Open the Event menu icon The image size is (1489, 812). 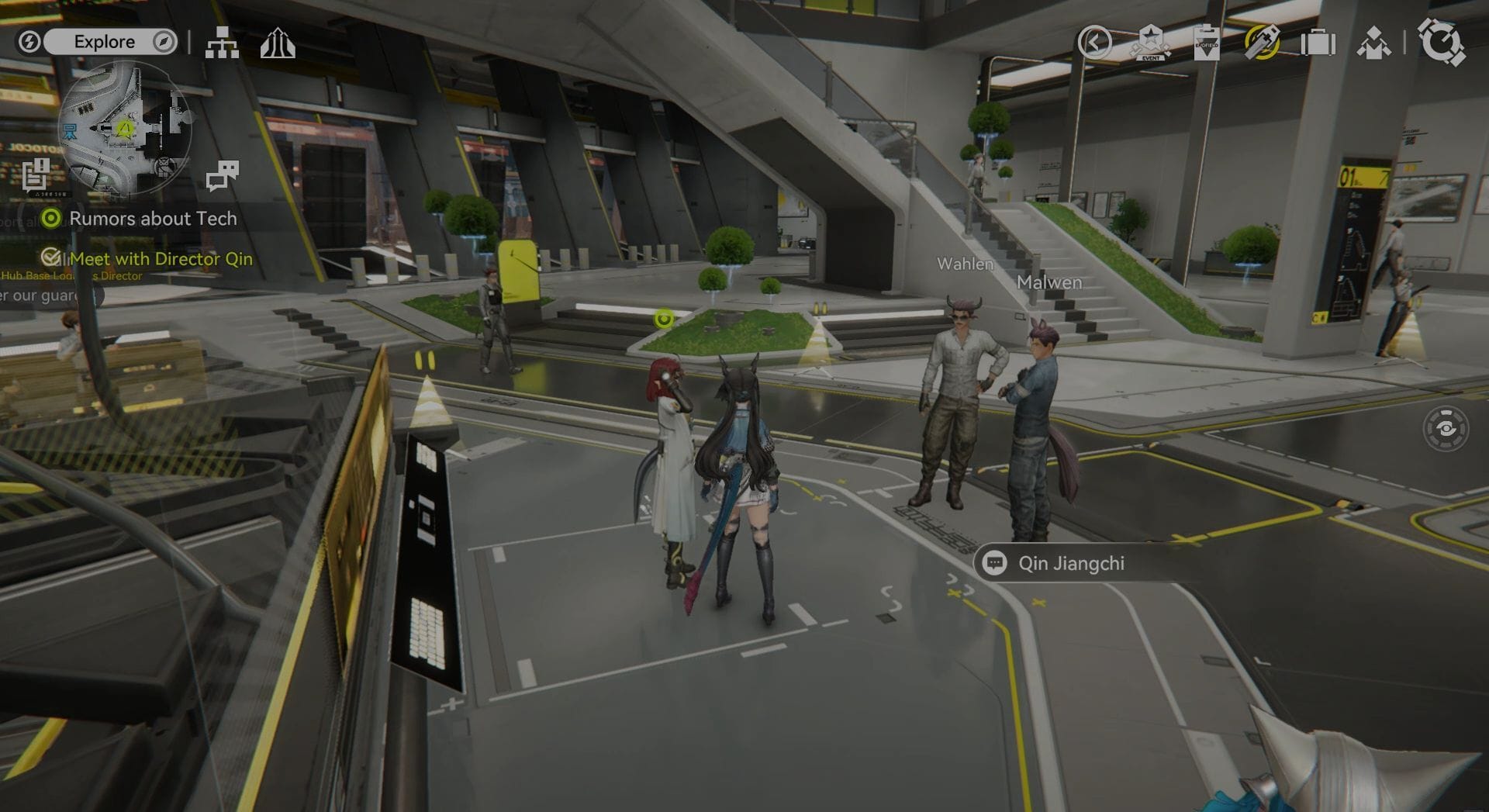pyautogui.click(x=1151, y=43)
